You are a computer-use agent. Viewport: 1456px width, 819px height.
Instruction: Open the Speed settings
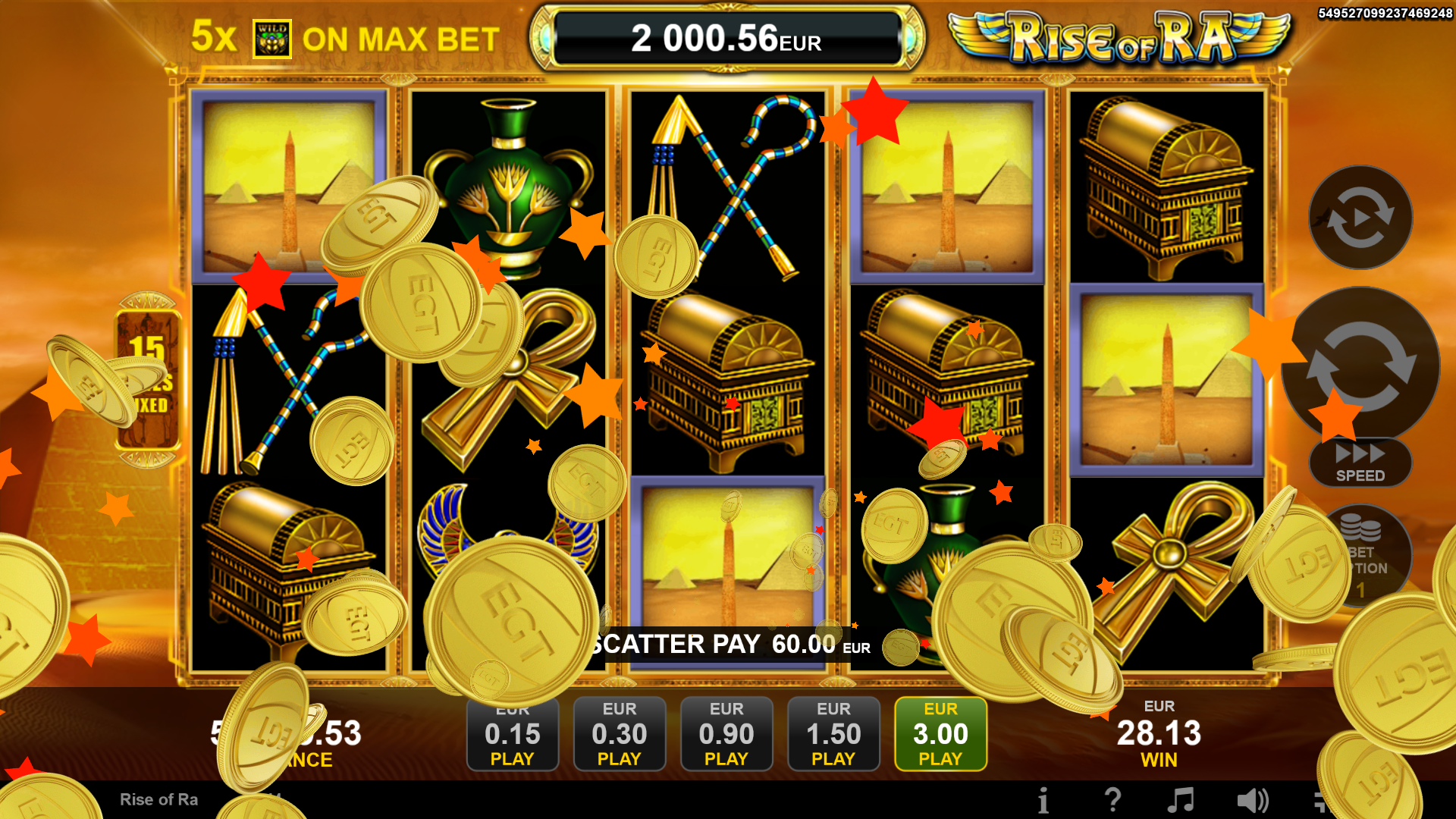click(x=1360, y=463)
